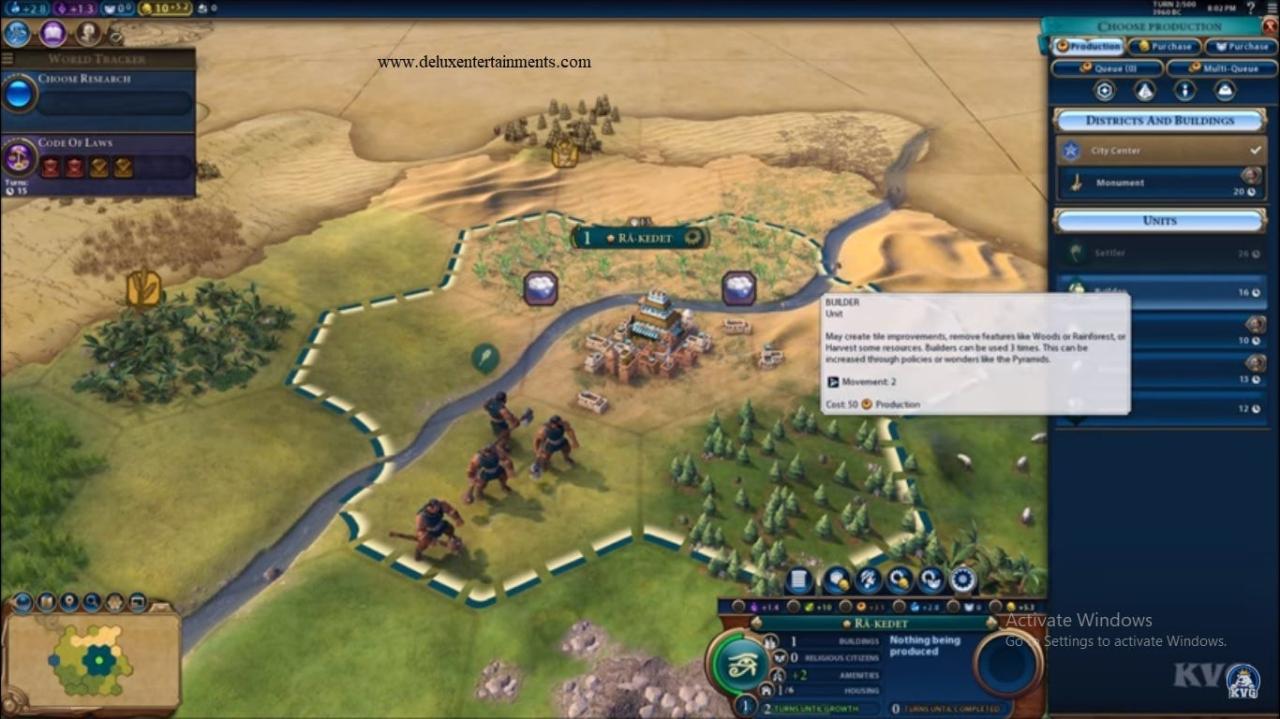Image resolution: width=1280 pixels, height=719 pixels.
Task: Click the Eye of Horus city emblem
Action: click(741, 662)
